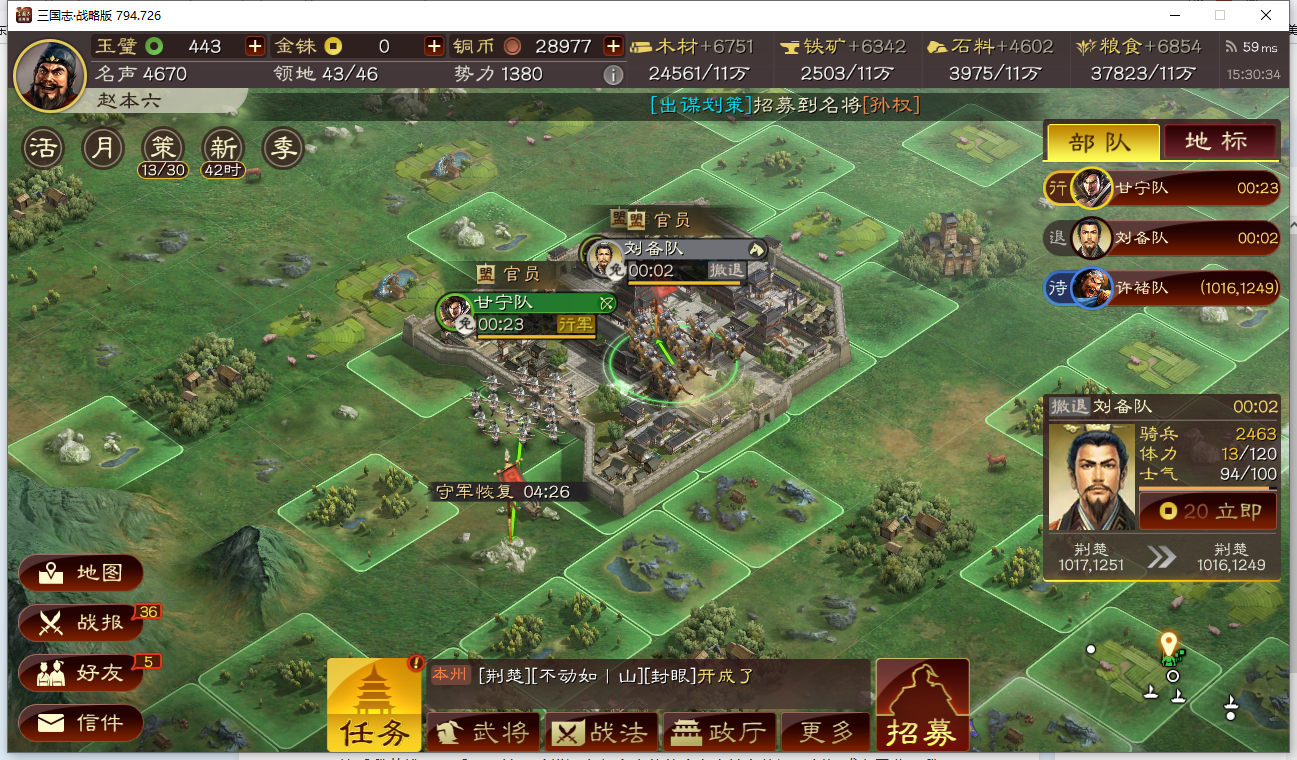Open the 战法 tactics panel

click(x=602, y=732)
